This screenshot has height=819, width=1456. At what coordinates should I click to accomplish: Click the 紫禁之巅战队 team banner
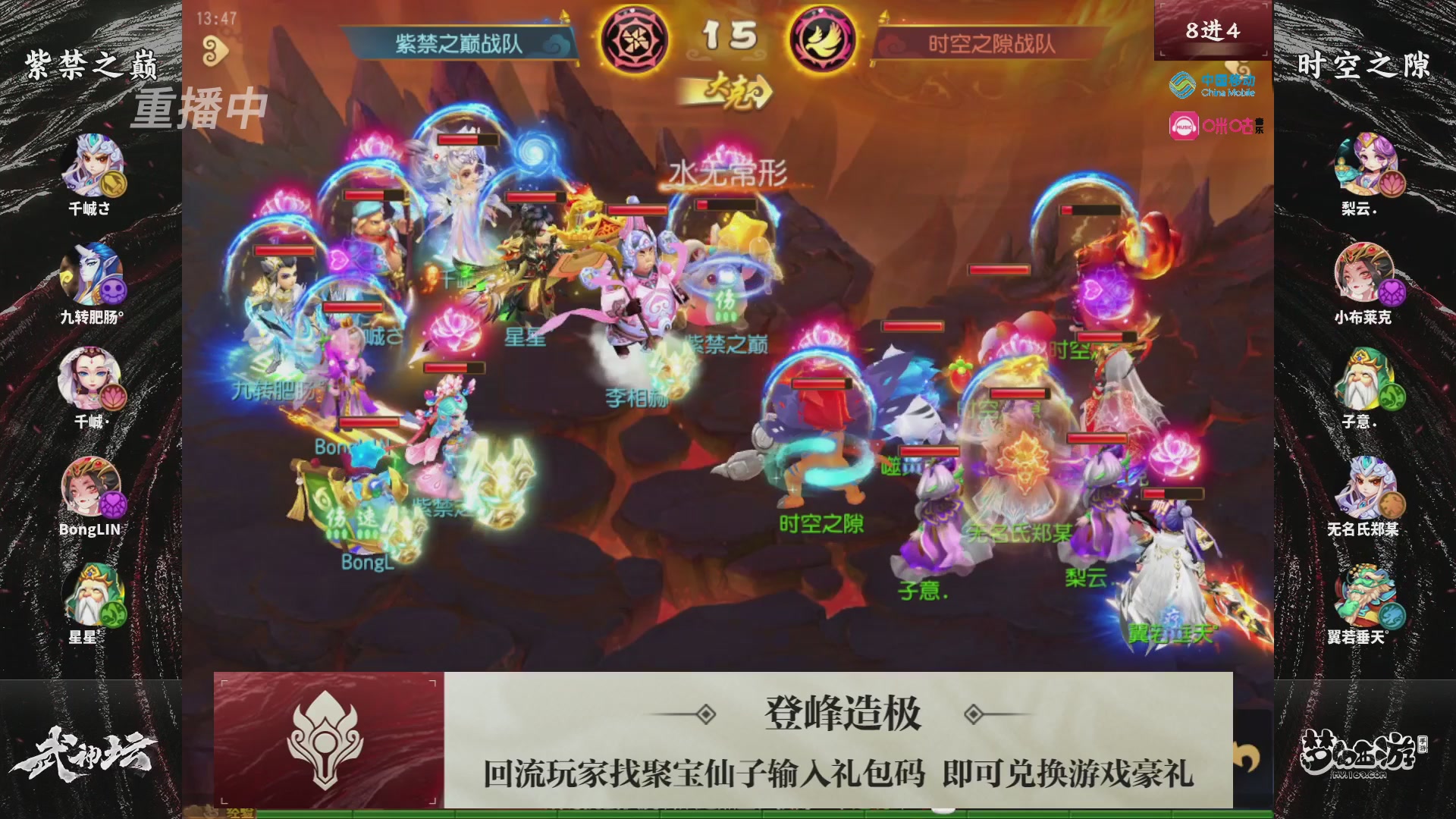[x=459, y=44]
